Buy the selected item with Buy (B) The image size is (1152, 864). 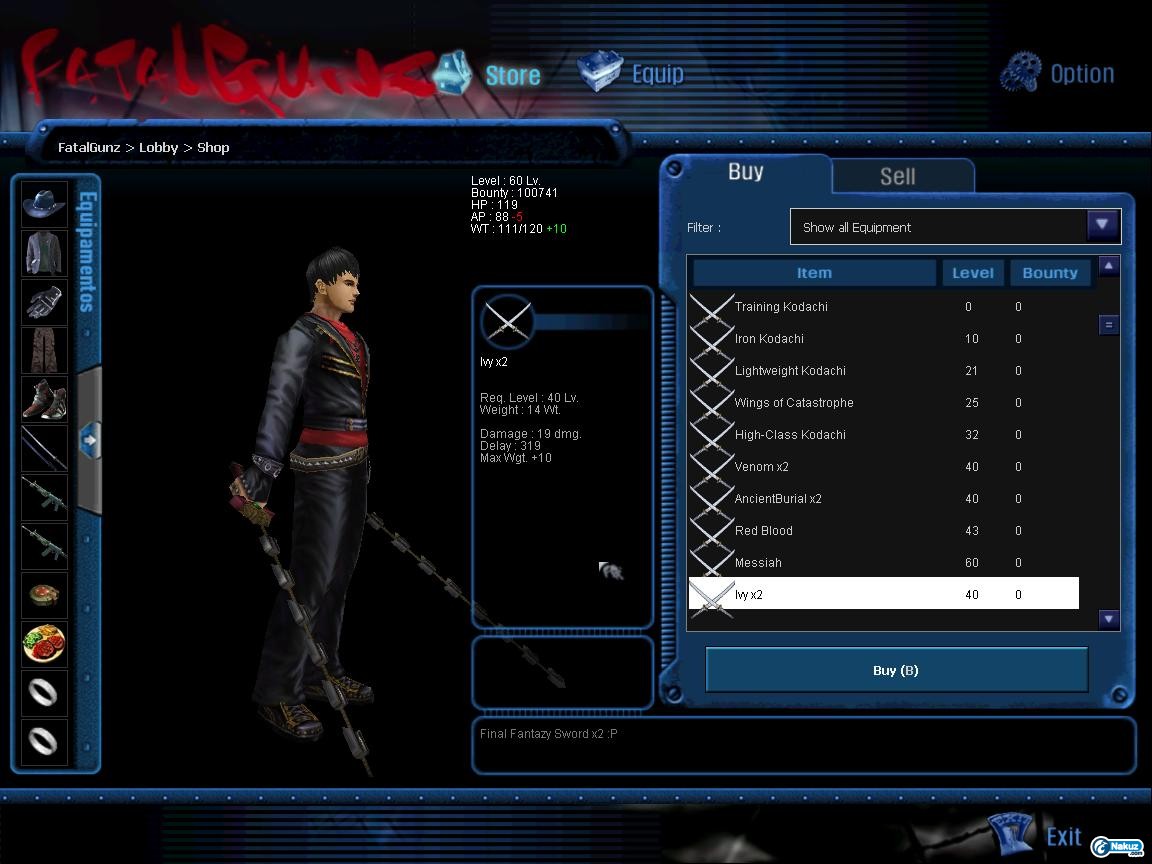click(x=896, y=670)
